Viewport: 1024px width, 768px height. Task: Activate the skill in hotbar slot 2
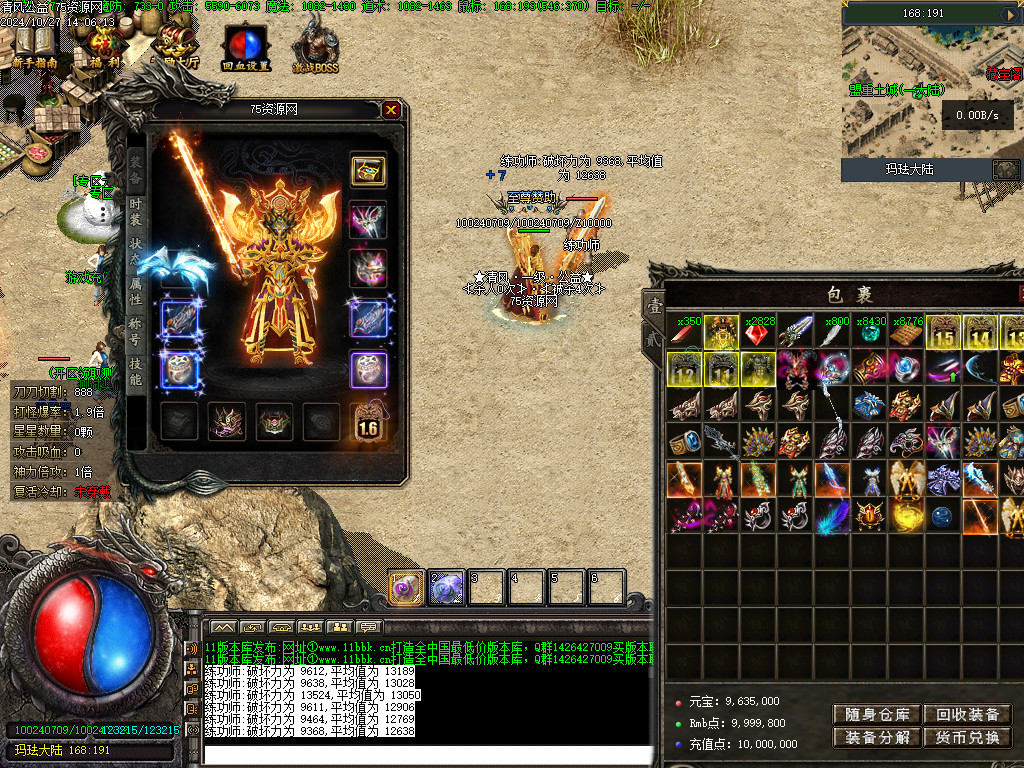446,588
